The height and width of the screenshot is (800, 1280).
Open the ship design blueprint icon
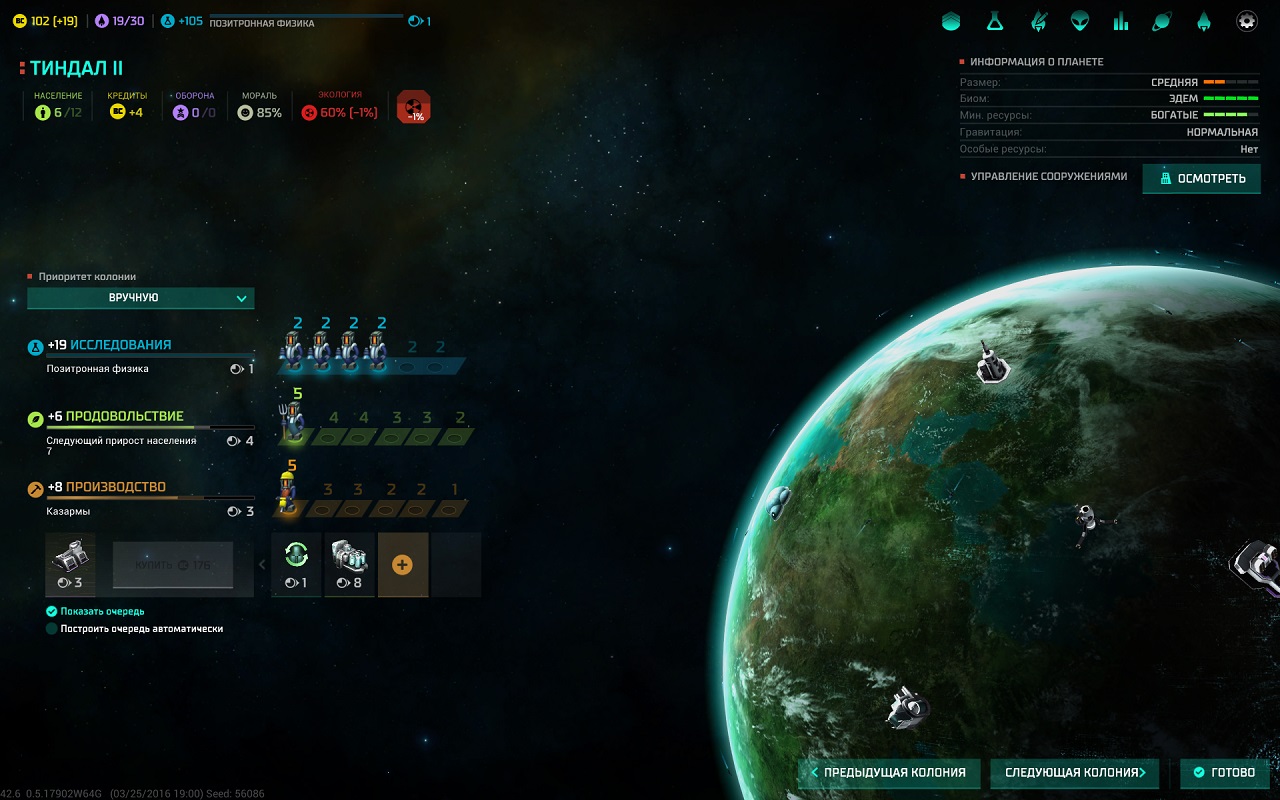(x=1038, y=21)
